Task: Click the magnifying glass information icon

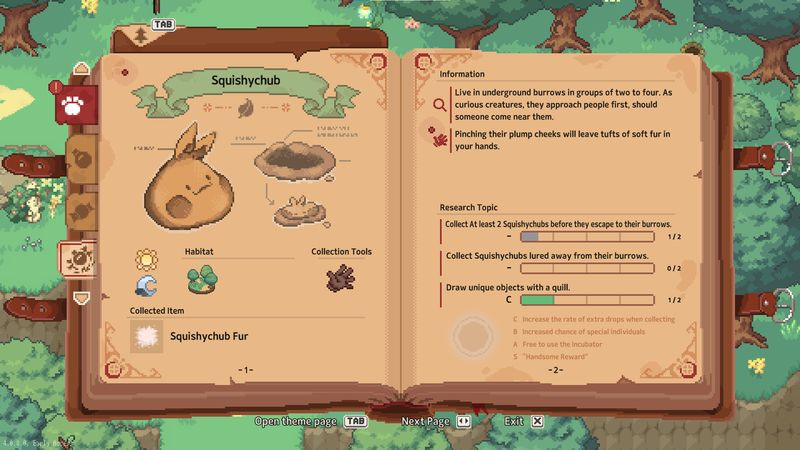Action: [x=439, y=102]
